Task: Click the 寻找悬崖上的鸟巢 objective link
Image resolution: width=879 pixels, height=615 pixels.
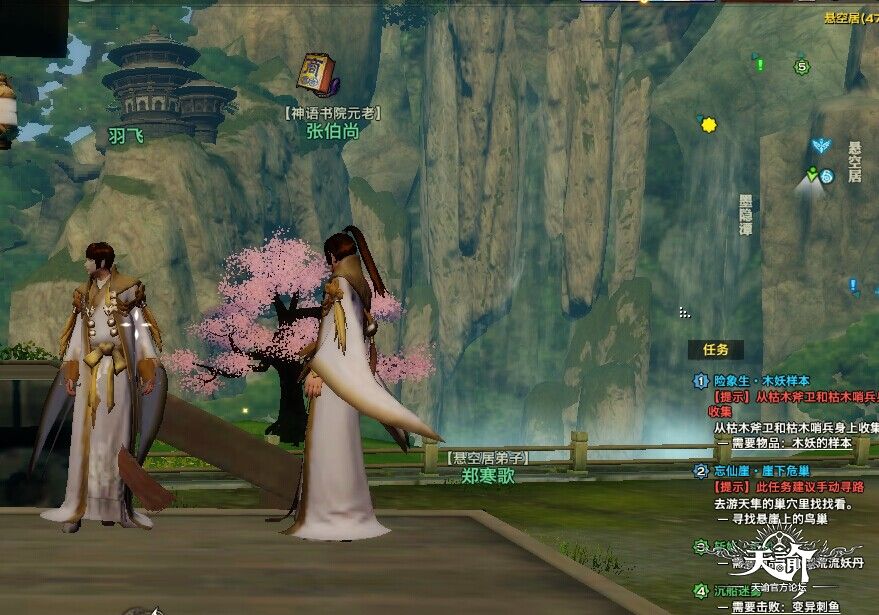Action: click(798, 519)
